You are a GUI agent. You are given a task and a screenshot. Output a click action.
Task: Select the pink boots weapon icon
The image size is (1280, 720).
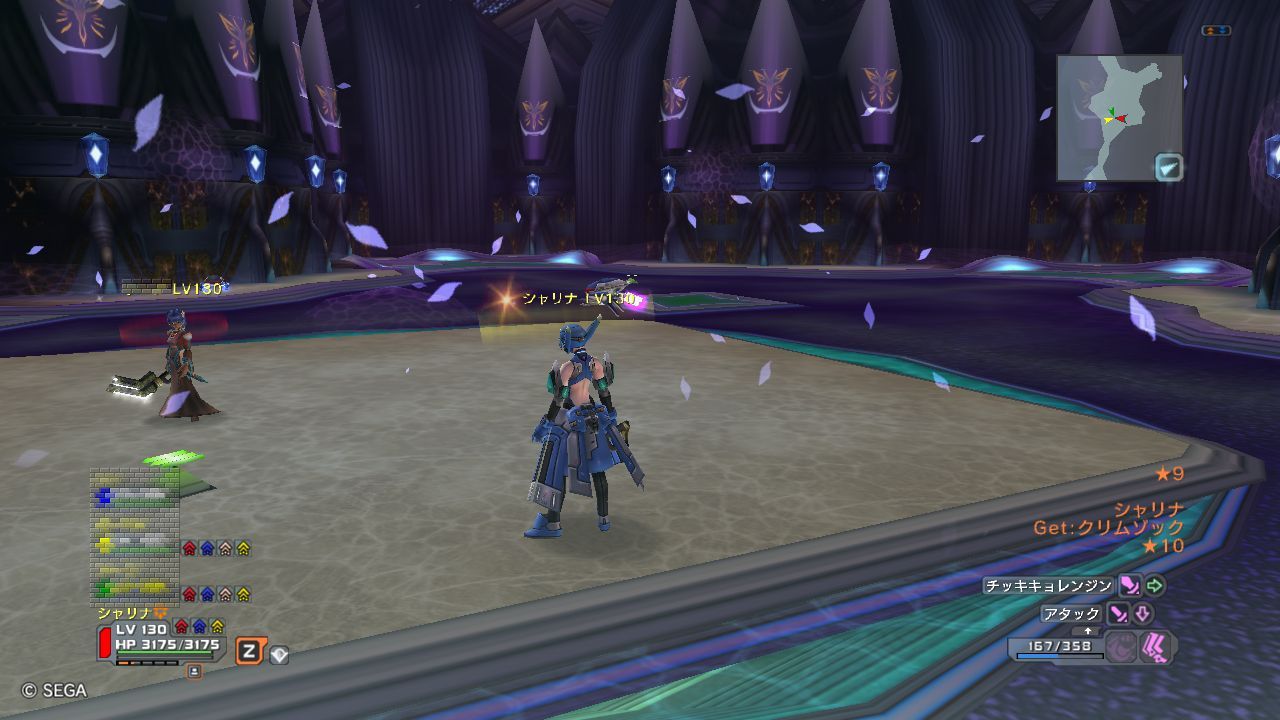click(1155, 647)
